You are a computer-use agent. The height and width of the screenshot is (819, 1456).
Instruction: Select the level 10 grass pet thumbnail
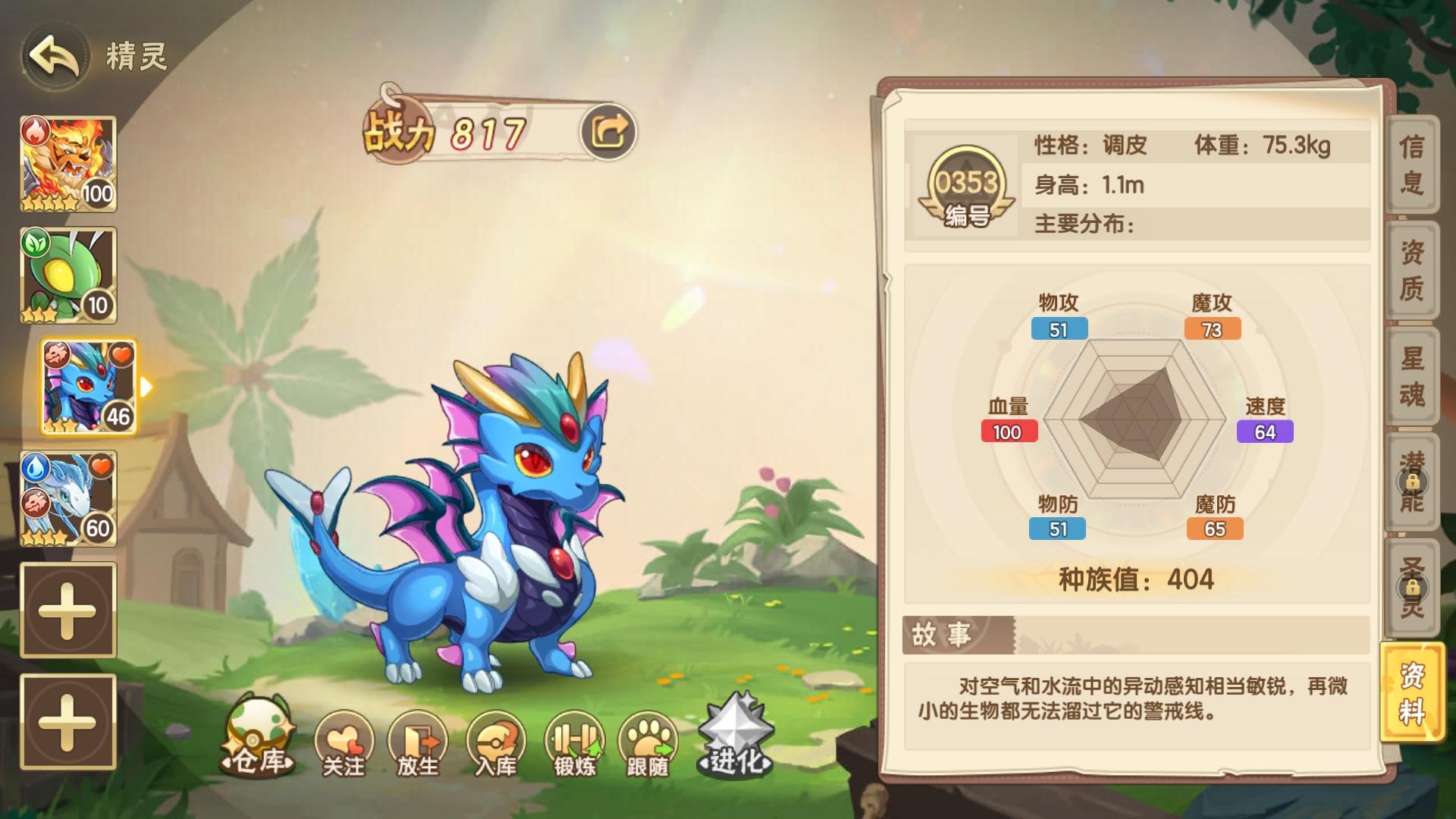point(67,273)
